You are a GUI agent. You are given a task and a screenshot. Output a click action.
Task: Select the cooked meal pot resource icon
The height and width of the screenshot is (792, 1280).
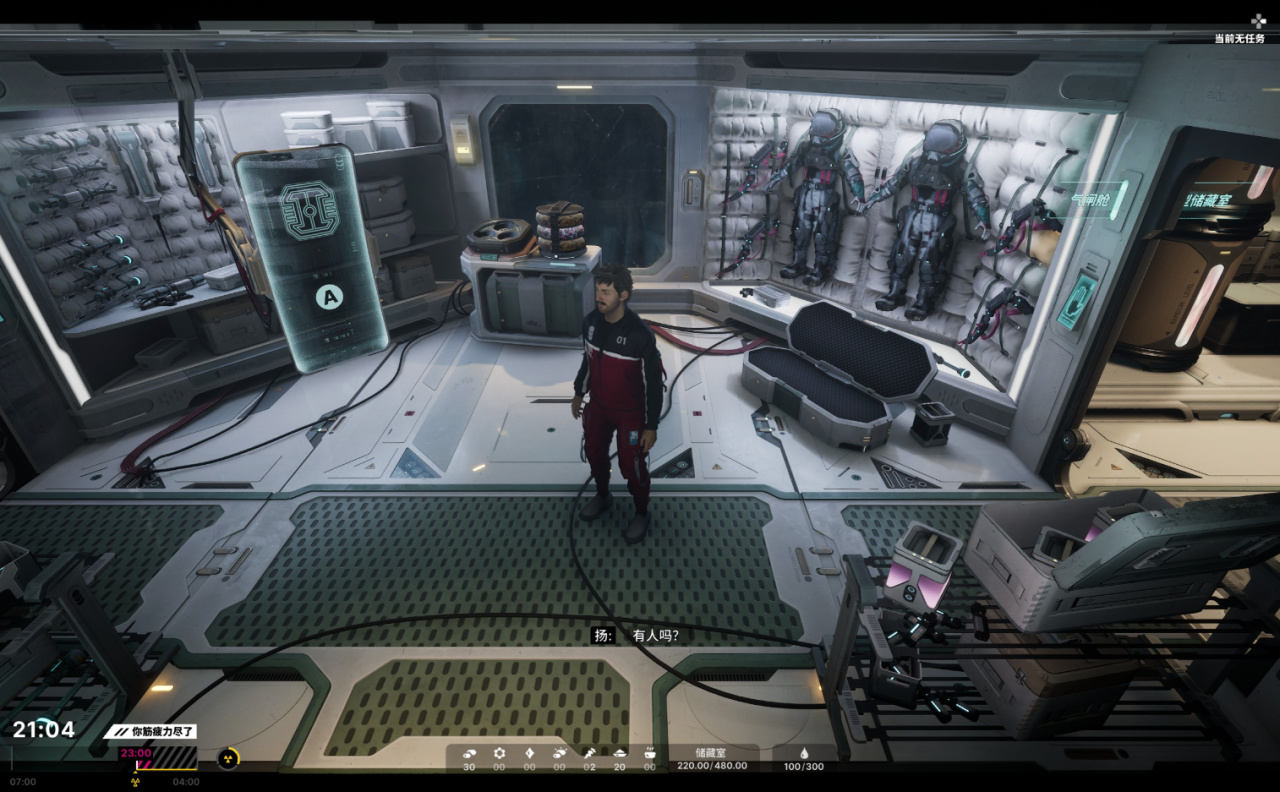point(649,753)
